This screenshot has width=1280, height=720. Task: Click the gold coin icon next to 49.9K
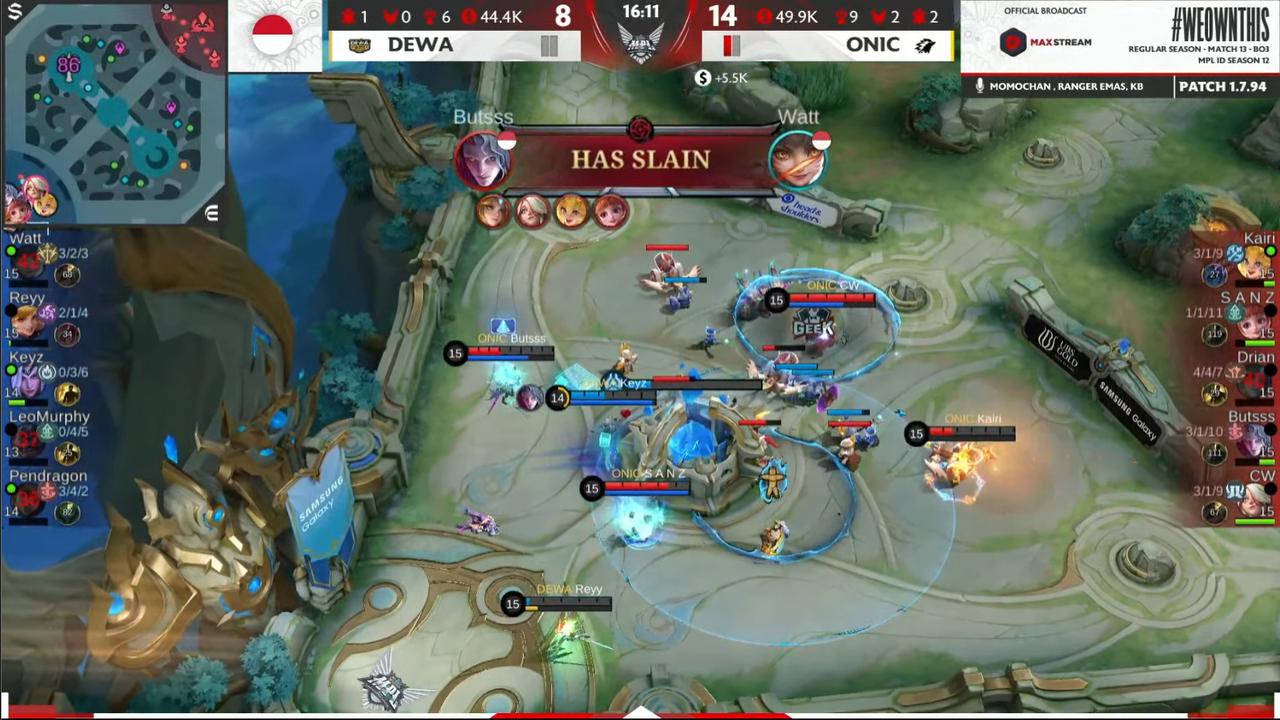click(765, 17)
